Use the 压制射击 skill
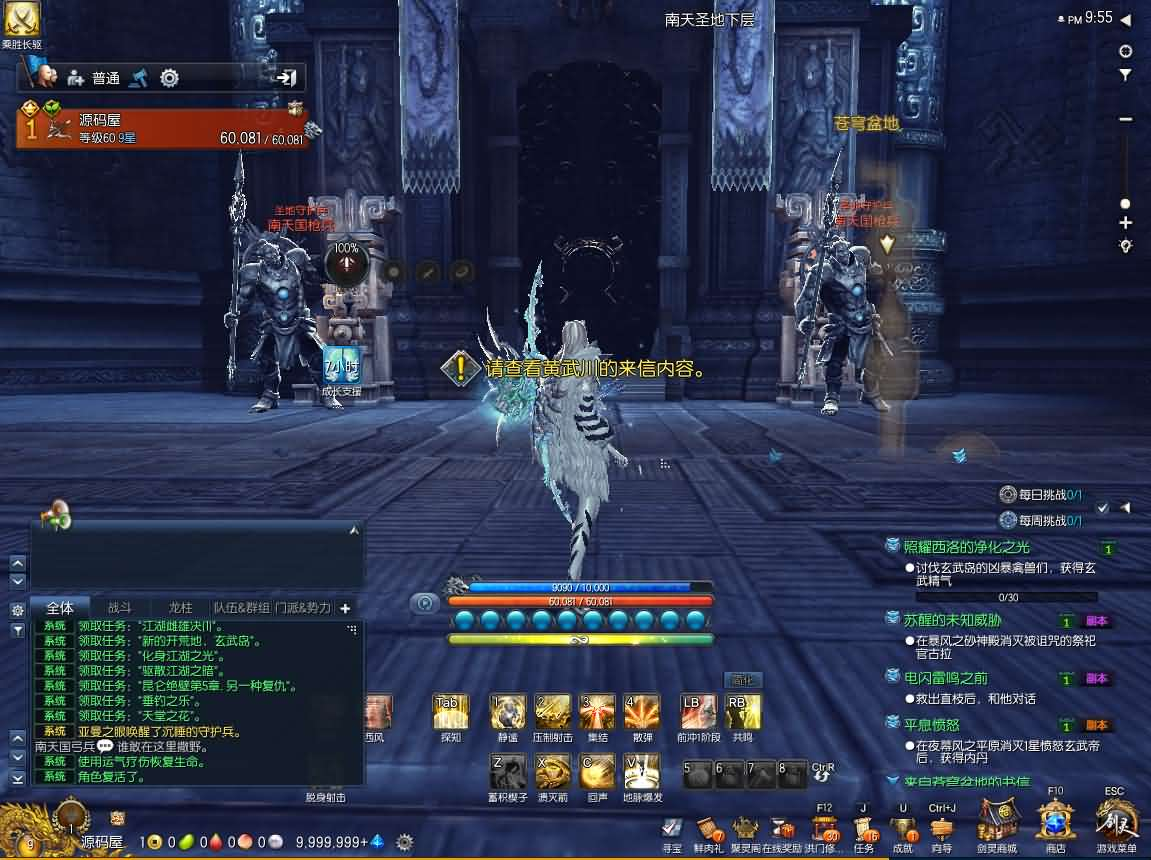This screenshot has width=1151, height=860. point(552,712)
